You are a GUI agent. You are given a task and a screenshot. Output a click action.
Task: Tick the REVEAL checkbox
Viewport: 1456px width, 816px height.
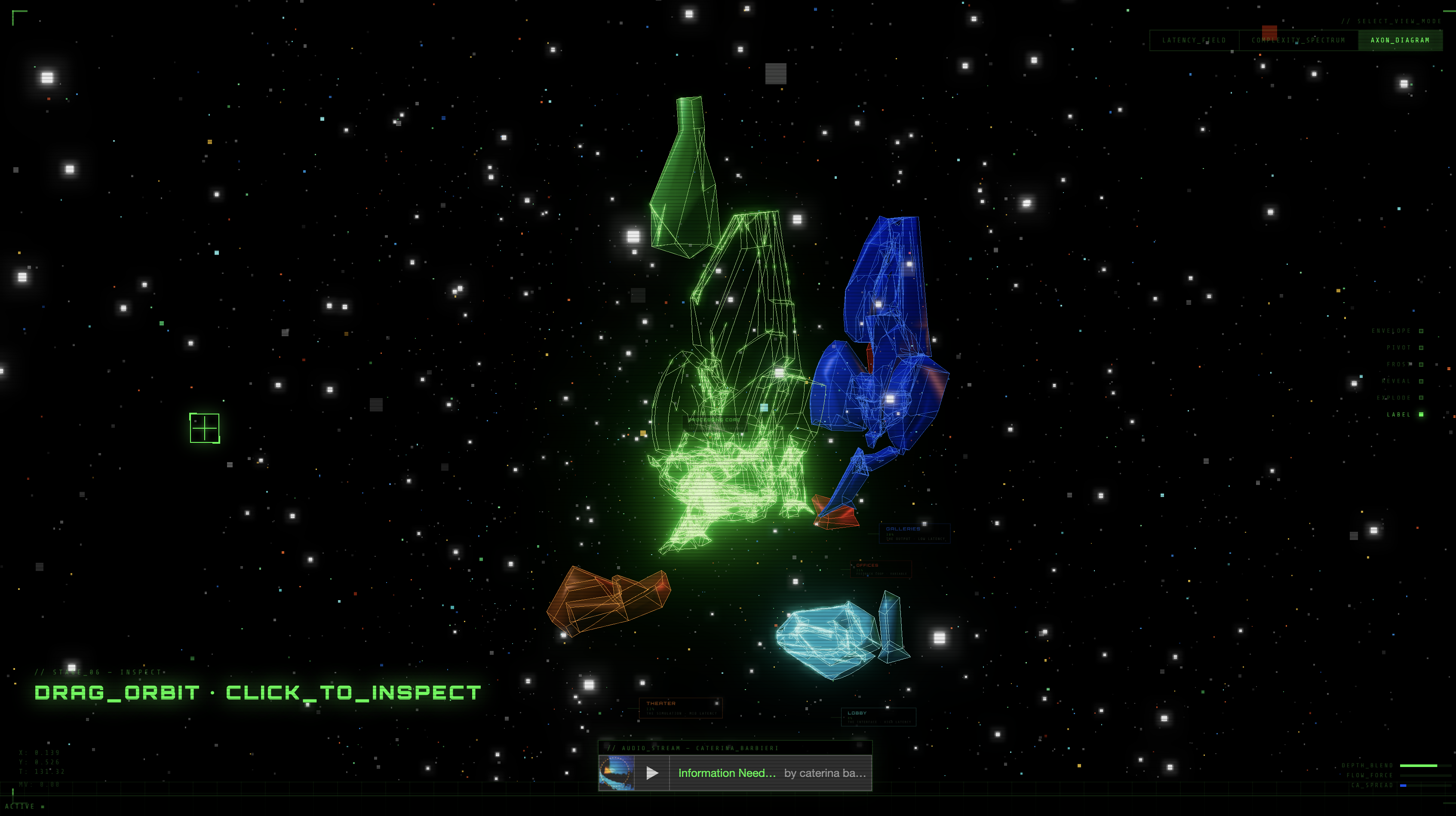[x=1421, y=381]
